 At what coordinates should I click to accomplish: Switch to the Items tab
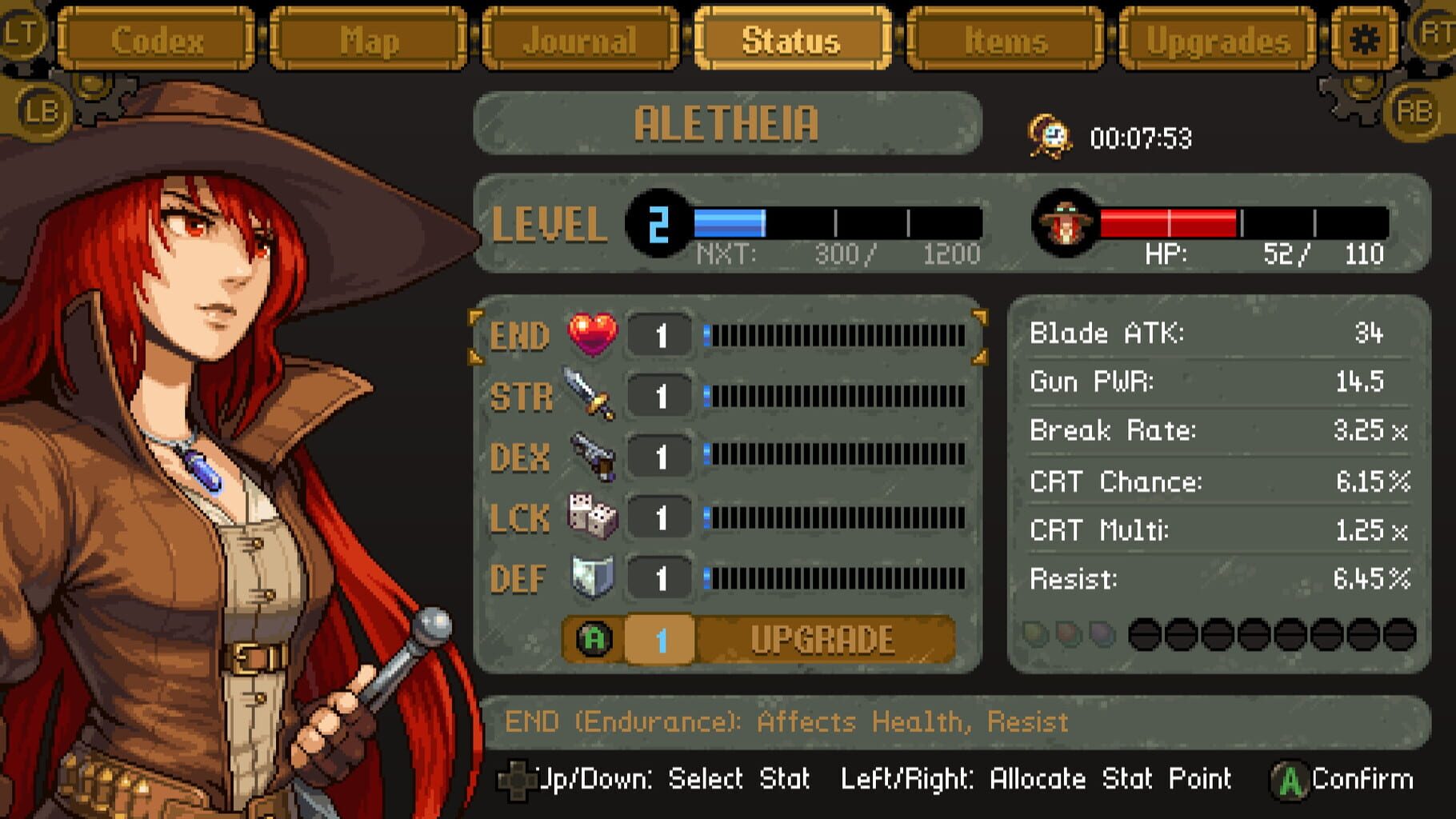[x=1006, y=40]
